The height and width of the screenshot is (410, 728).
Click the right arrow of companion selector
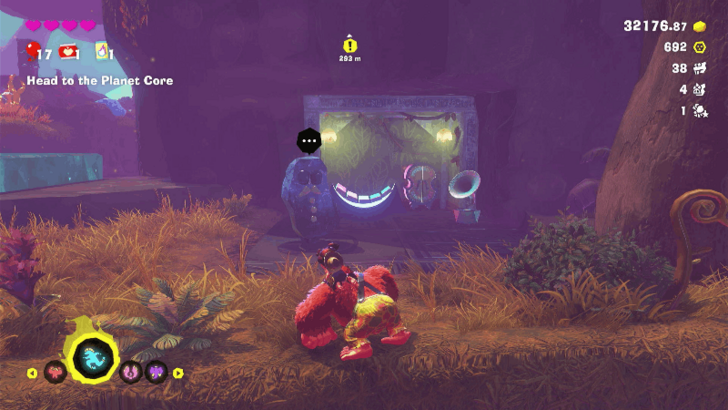(x=178, y=373)
